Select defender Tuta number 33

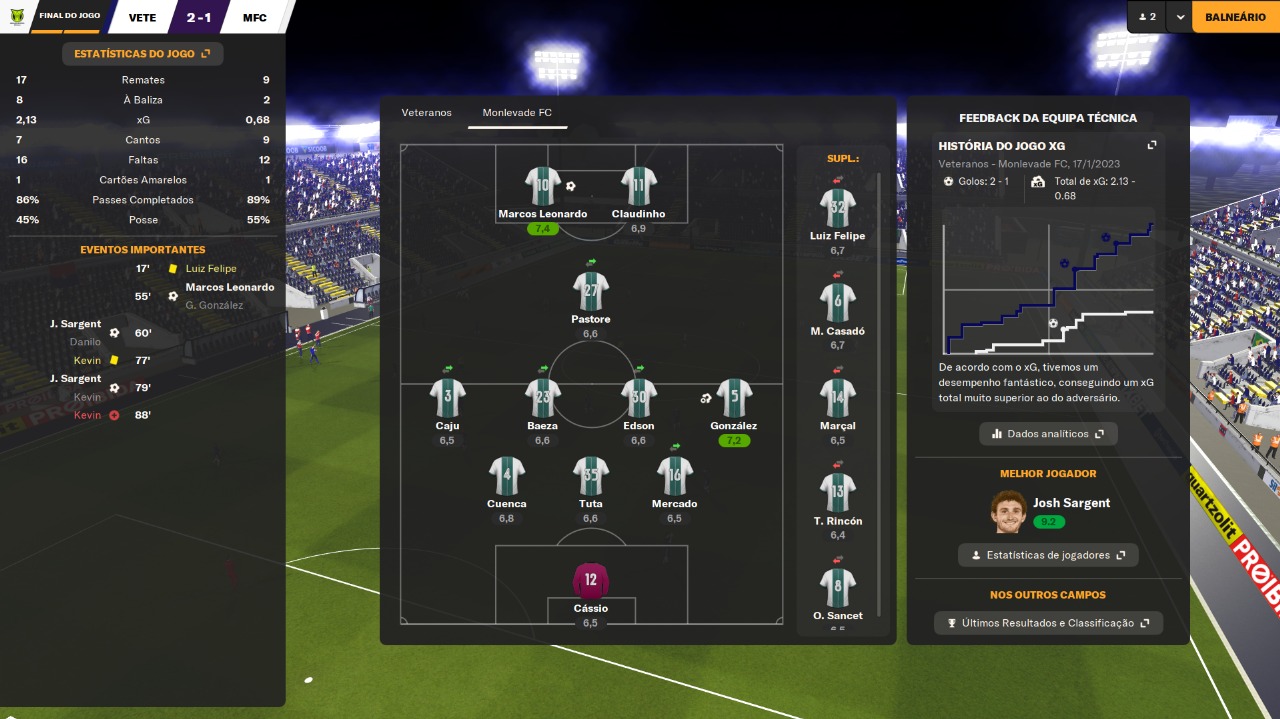pos(591,477)
